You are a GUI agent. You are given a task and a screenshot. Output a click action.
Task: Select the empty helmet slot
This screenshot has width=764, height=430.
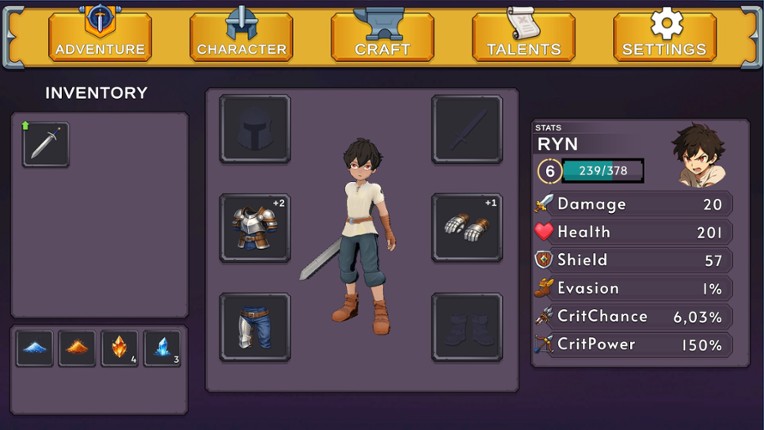(255, 129)
